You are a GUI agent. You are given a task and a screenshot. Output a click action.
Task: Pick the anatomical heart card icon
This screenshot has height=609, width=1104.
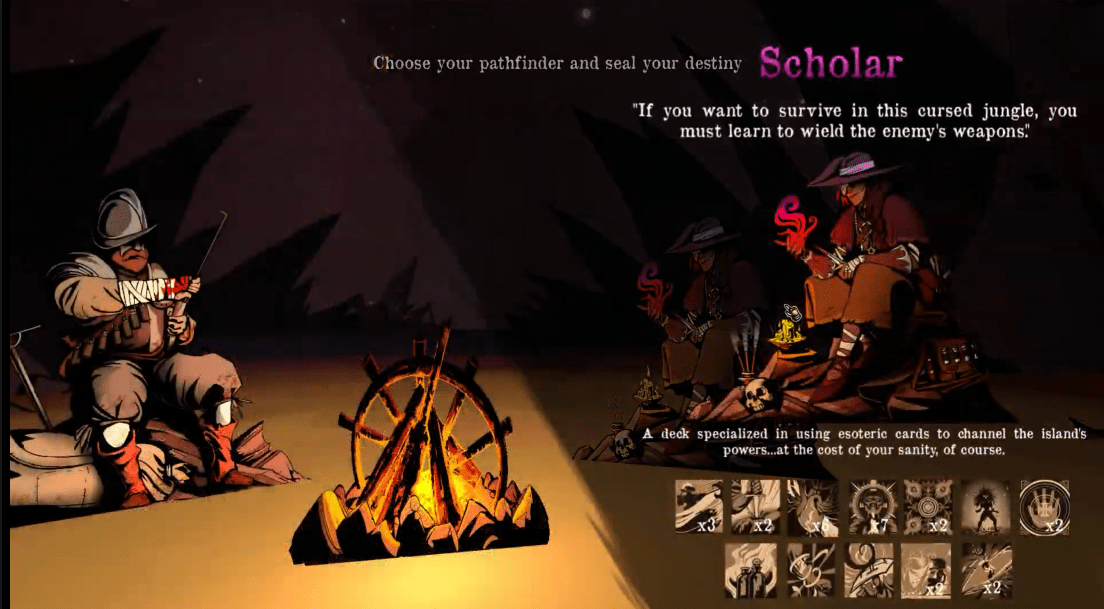coord(812,505)
